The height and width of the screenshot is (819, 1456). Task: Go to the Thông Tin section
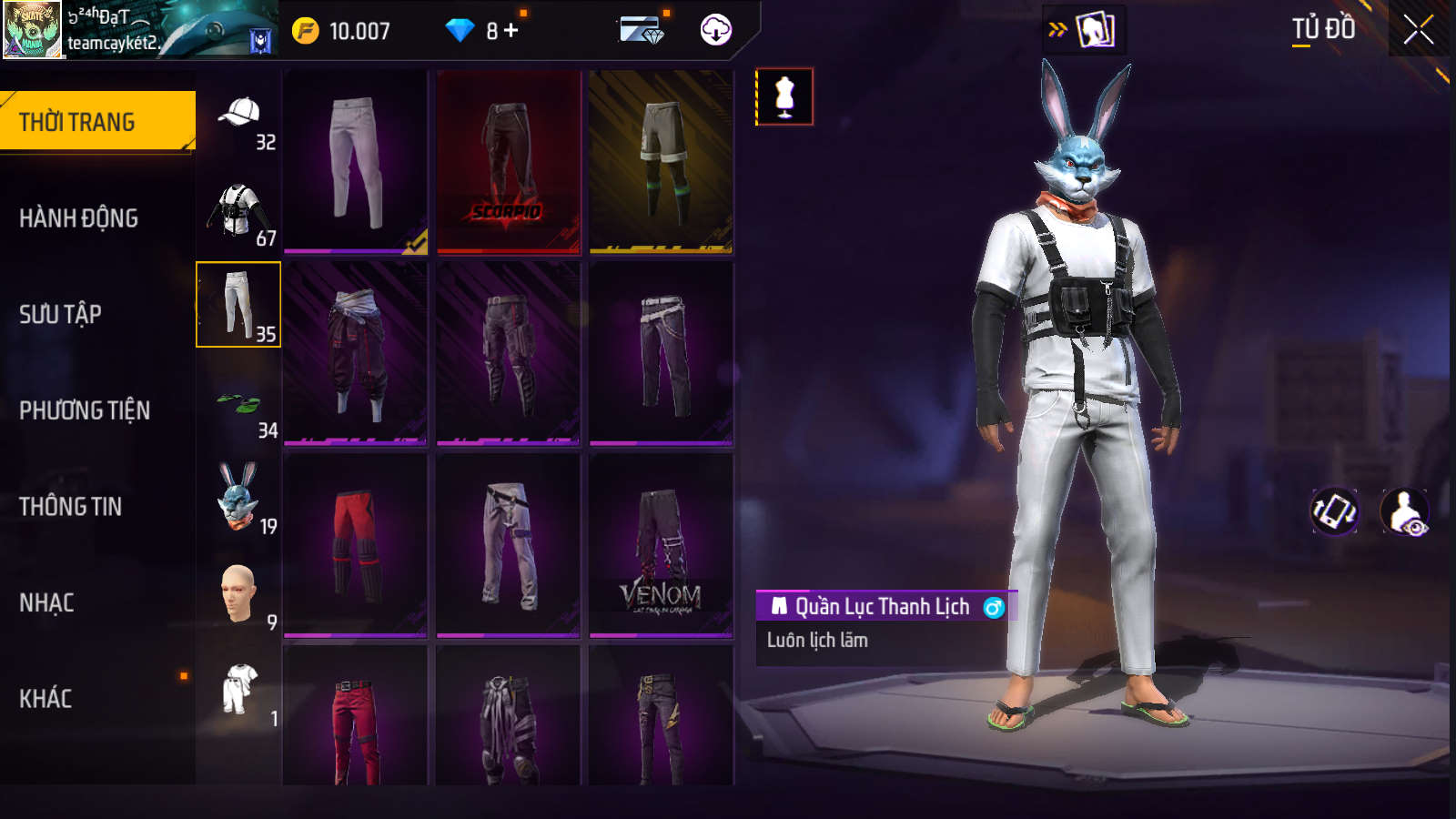(x=71, y=507)
